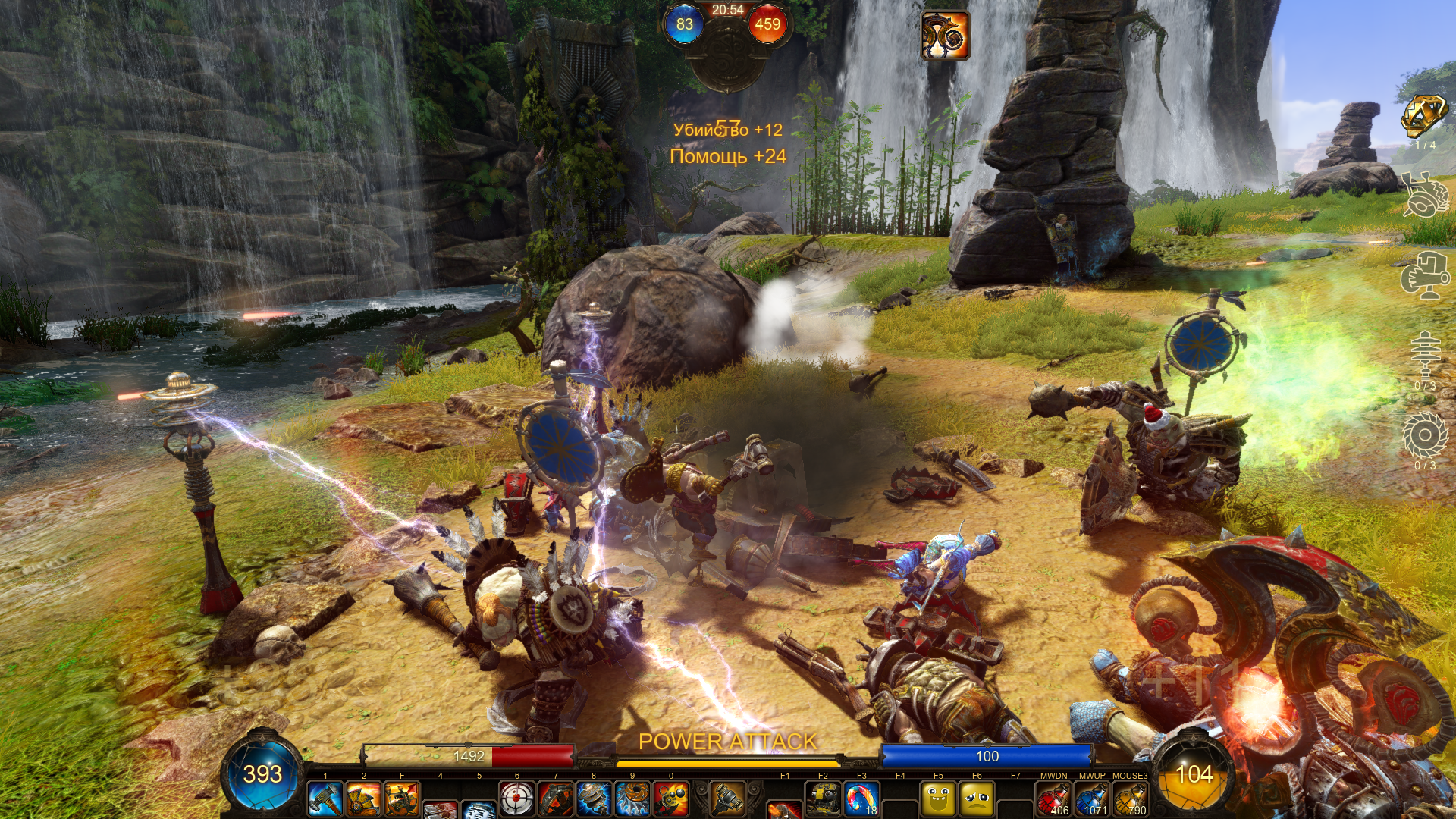Deploy the tesla coil ability

point(594,799)
